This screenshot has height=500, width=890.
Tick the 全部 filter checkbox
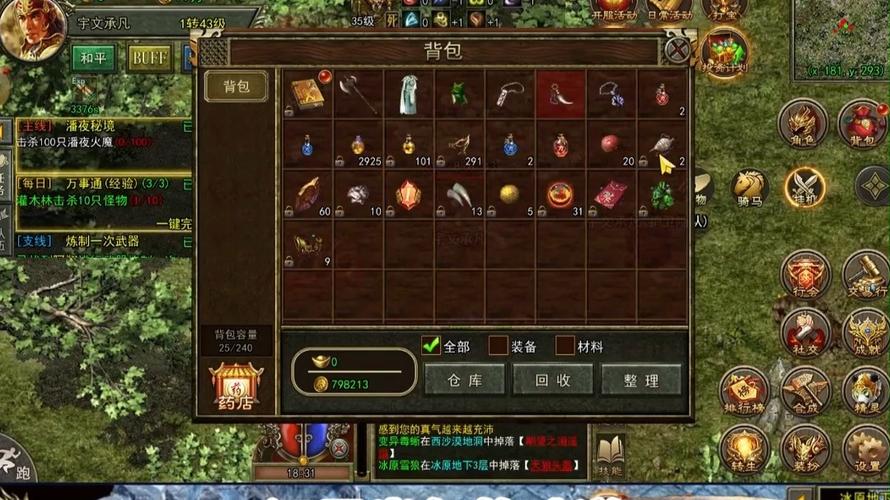(x=431, y=346)
